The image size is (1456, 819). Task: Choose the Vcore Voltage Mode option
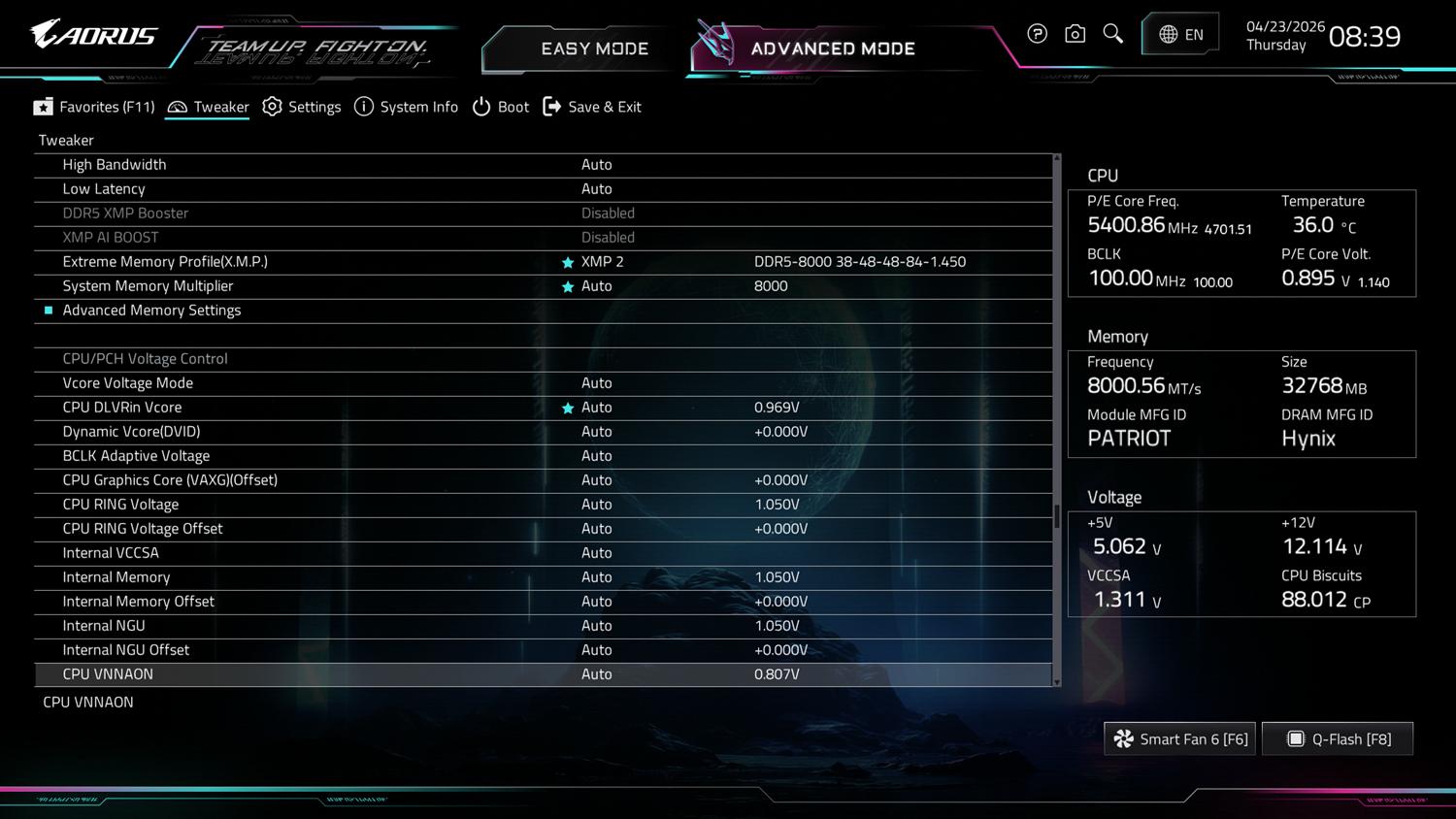(127, 383)
